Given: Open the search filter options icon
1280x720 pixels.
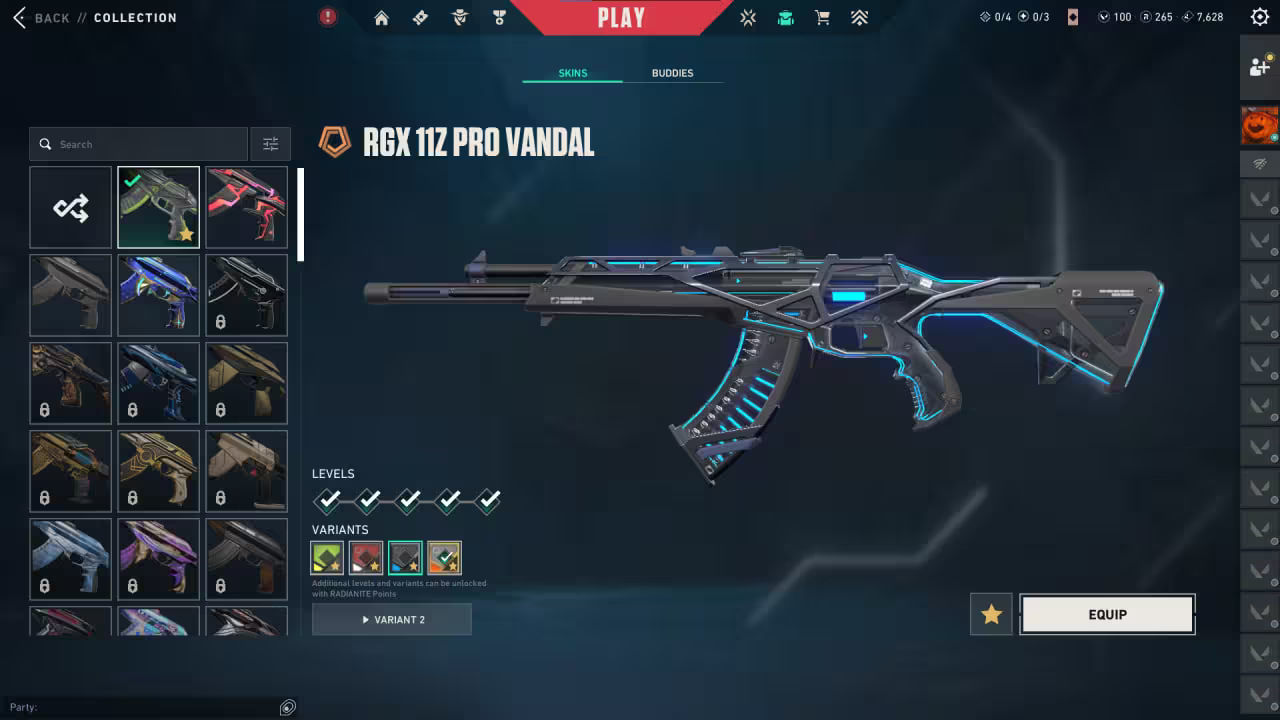Looking at the screenshot, I should [270, 143].
